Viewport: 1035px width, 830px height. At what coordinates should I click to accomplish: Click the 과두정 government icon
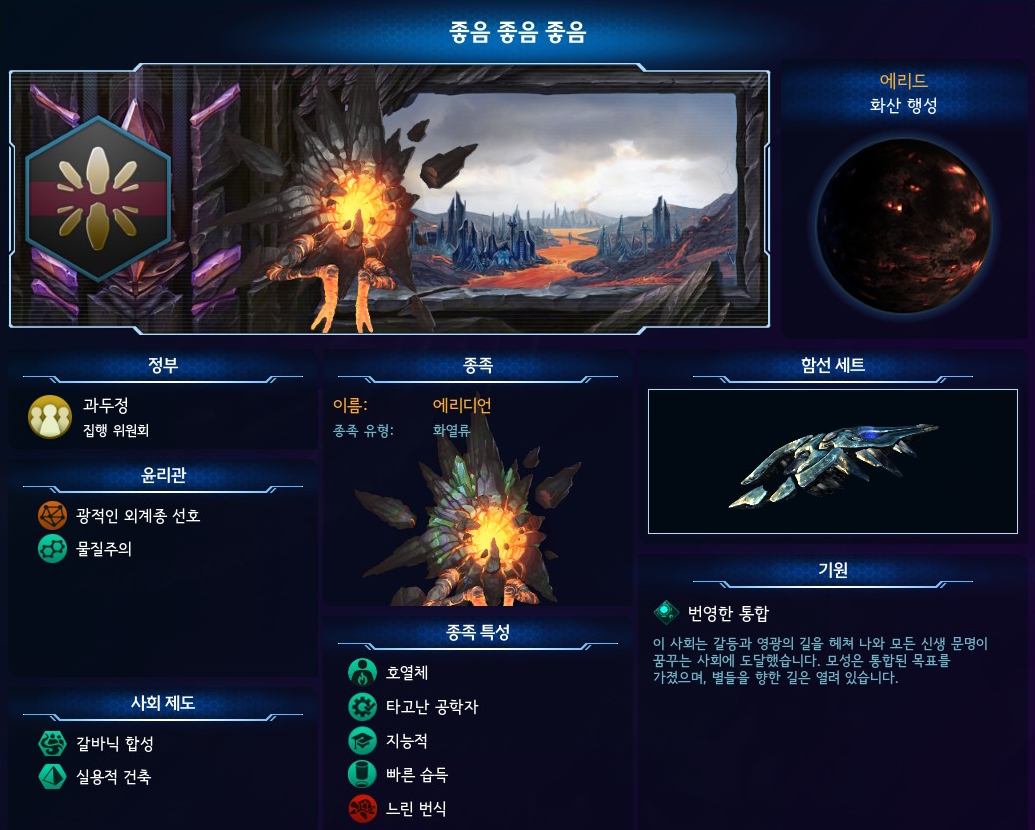pos(49,416)
